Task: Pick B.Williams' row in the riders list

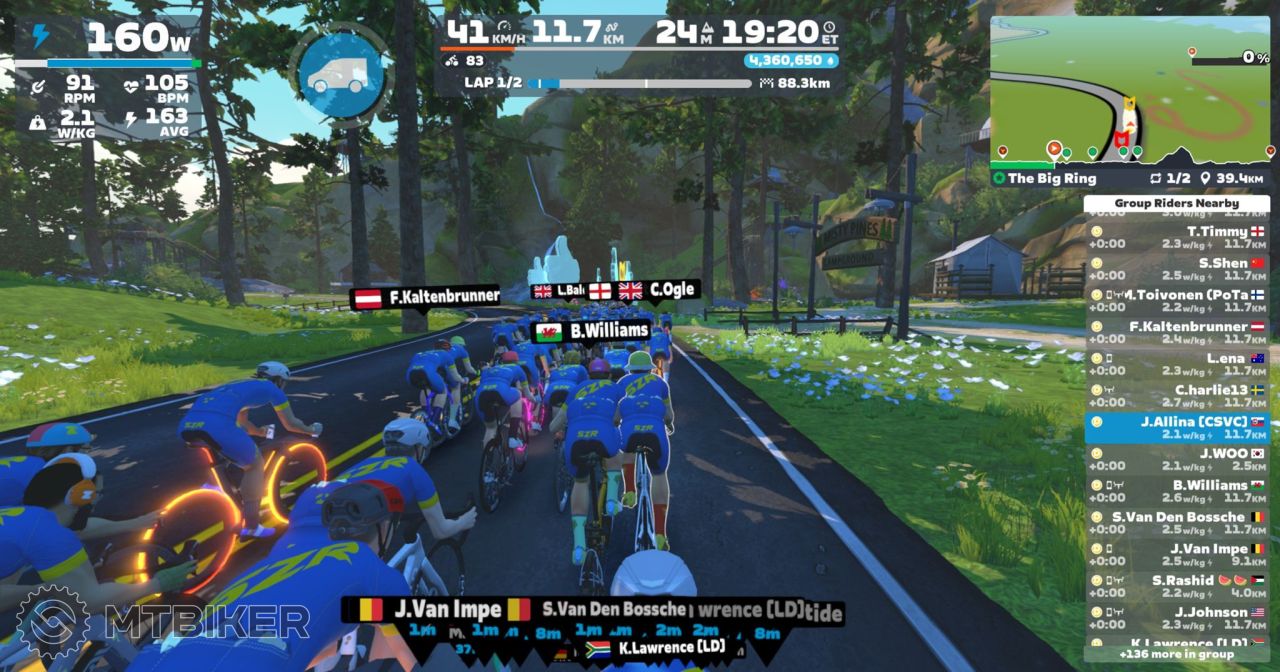Action: pos(1177,491)
